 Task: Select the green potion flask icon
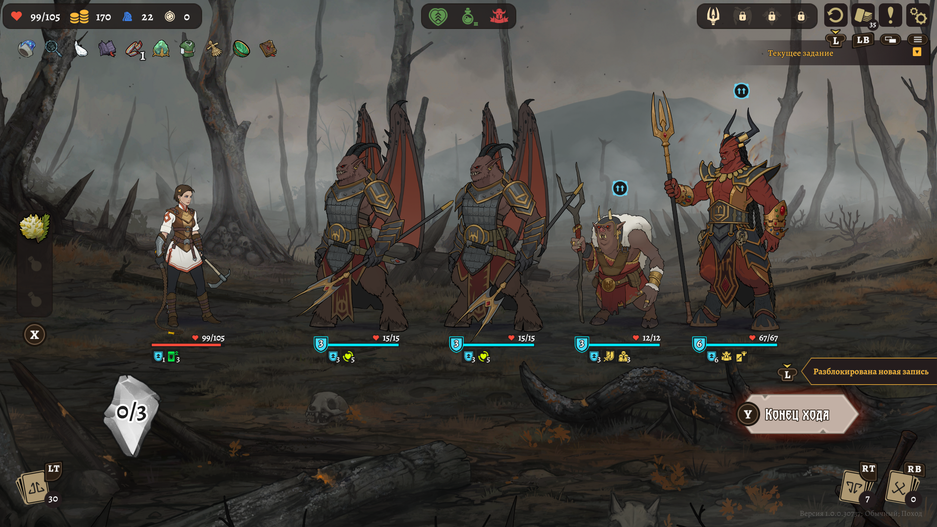coord(468,16)
